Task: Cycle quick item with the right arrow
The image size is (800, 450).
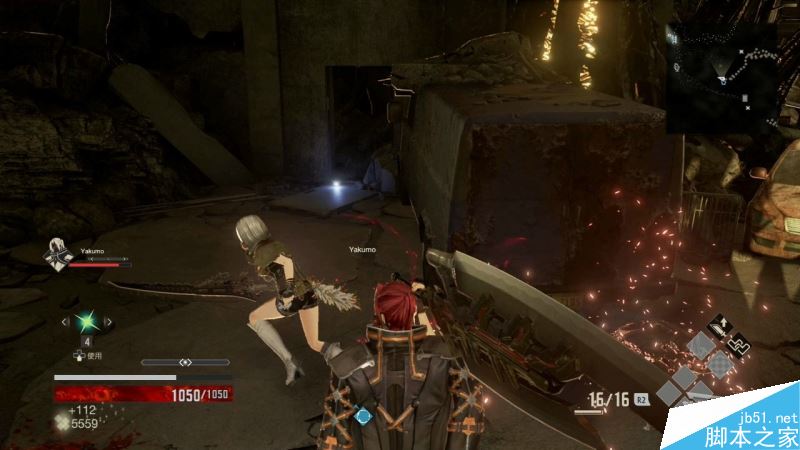Action: click(110, 321)
